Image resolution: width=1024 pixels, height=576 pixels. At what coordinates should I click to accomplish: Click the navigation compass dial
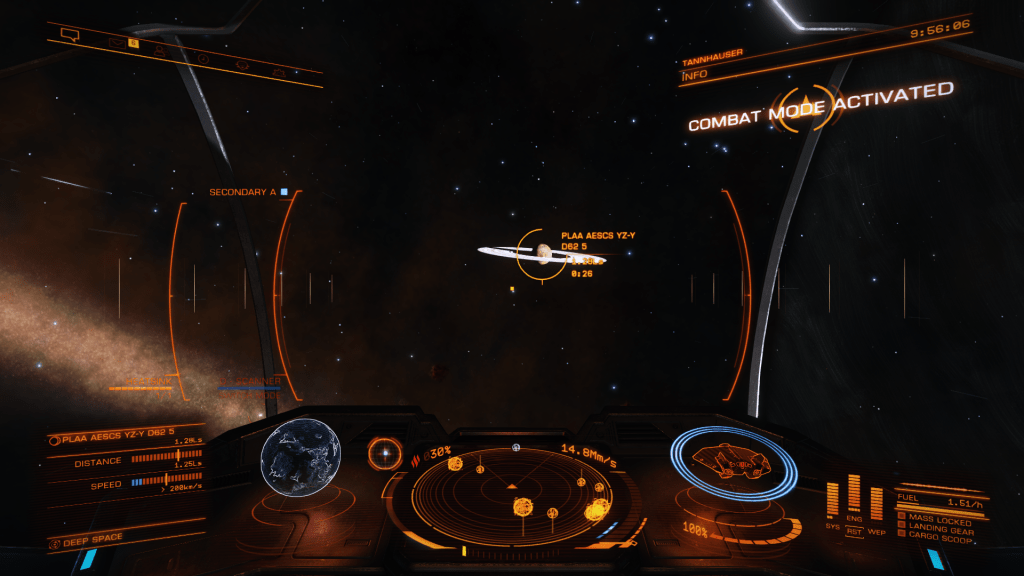click(x=384, y=453)
